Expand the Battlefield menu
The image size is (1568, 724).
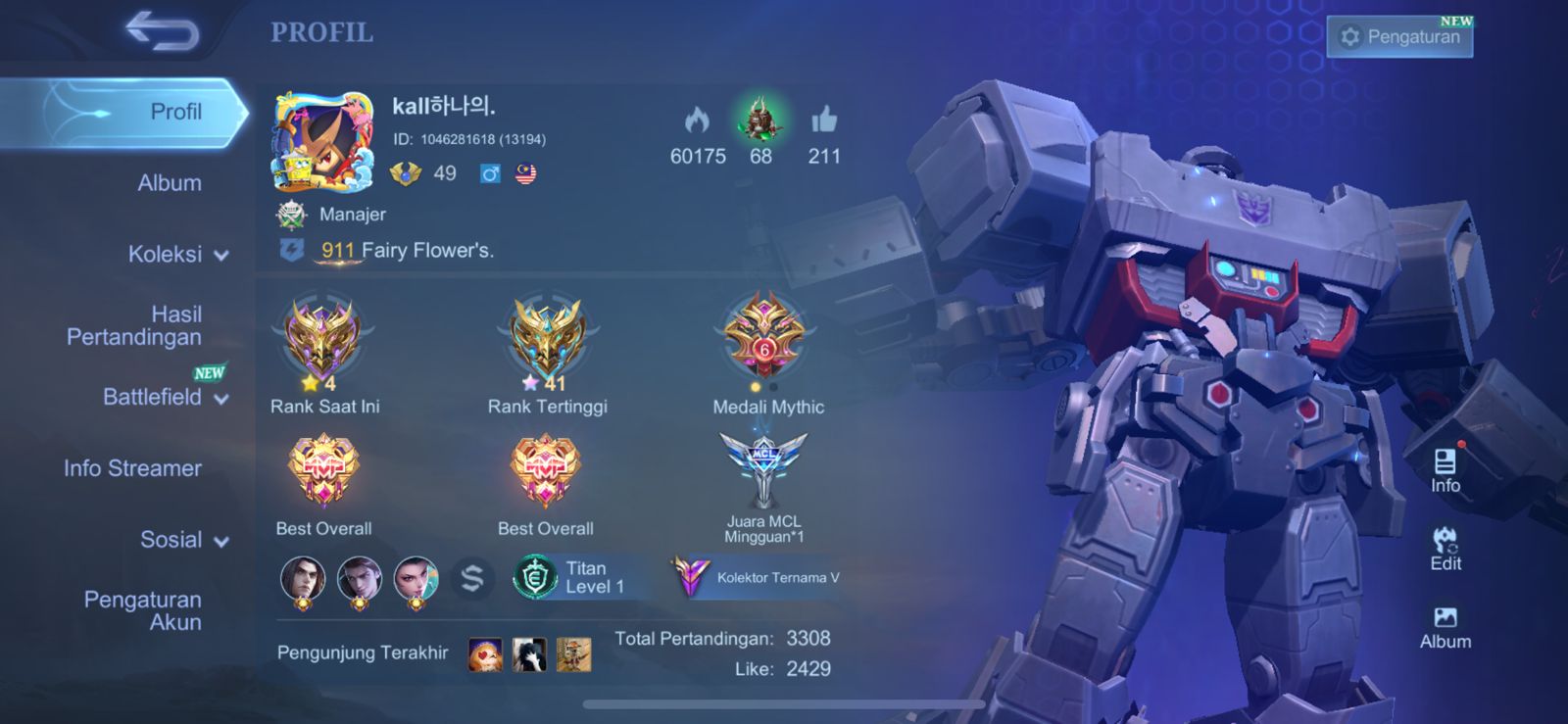[165, 397]
